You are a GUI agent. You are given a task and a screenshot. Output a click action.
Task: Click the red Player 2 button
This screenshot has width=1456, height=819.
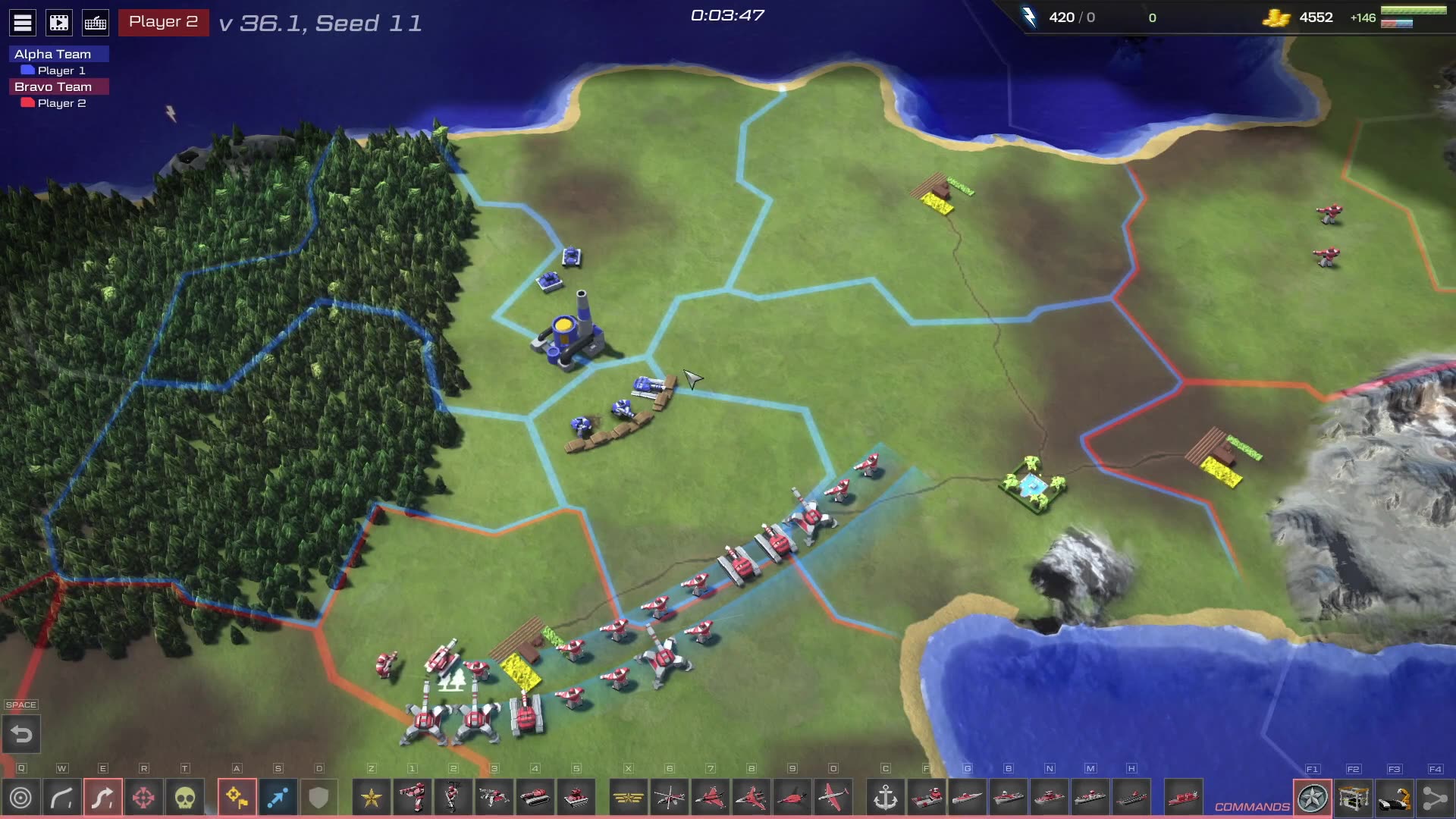(x=163, y=22)
